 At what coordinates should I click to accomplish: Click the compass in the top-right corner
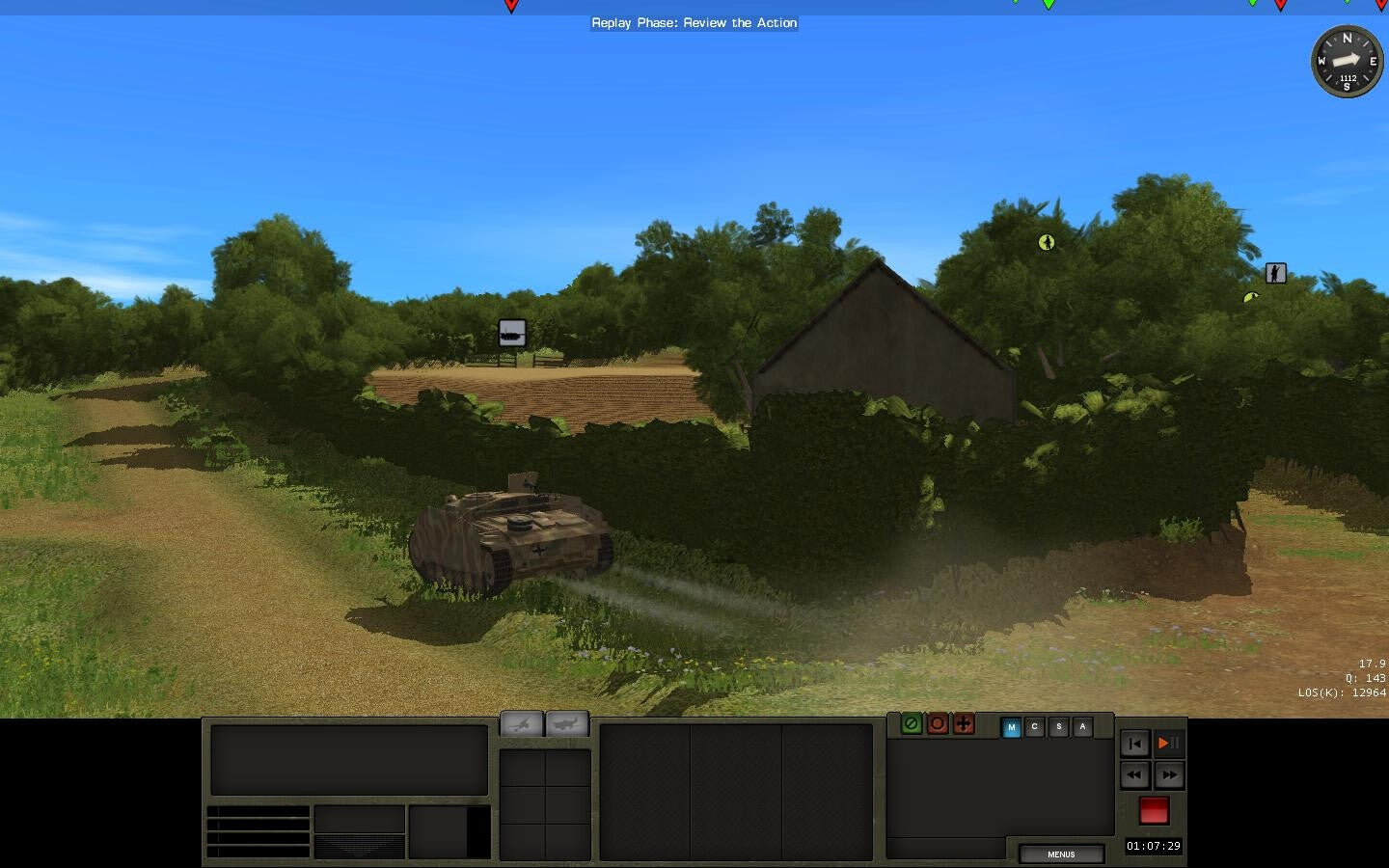1347,61
